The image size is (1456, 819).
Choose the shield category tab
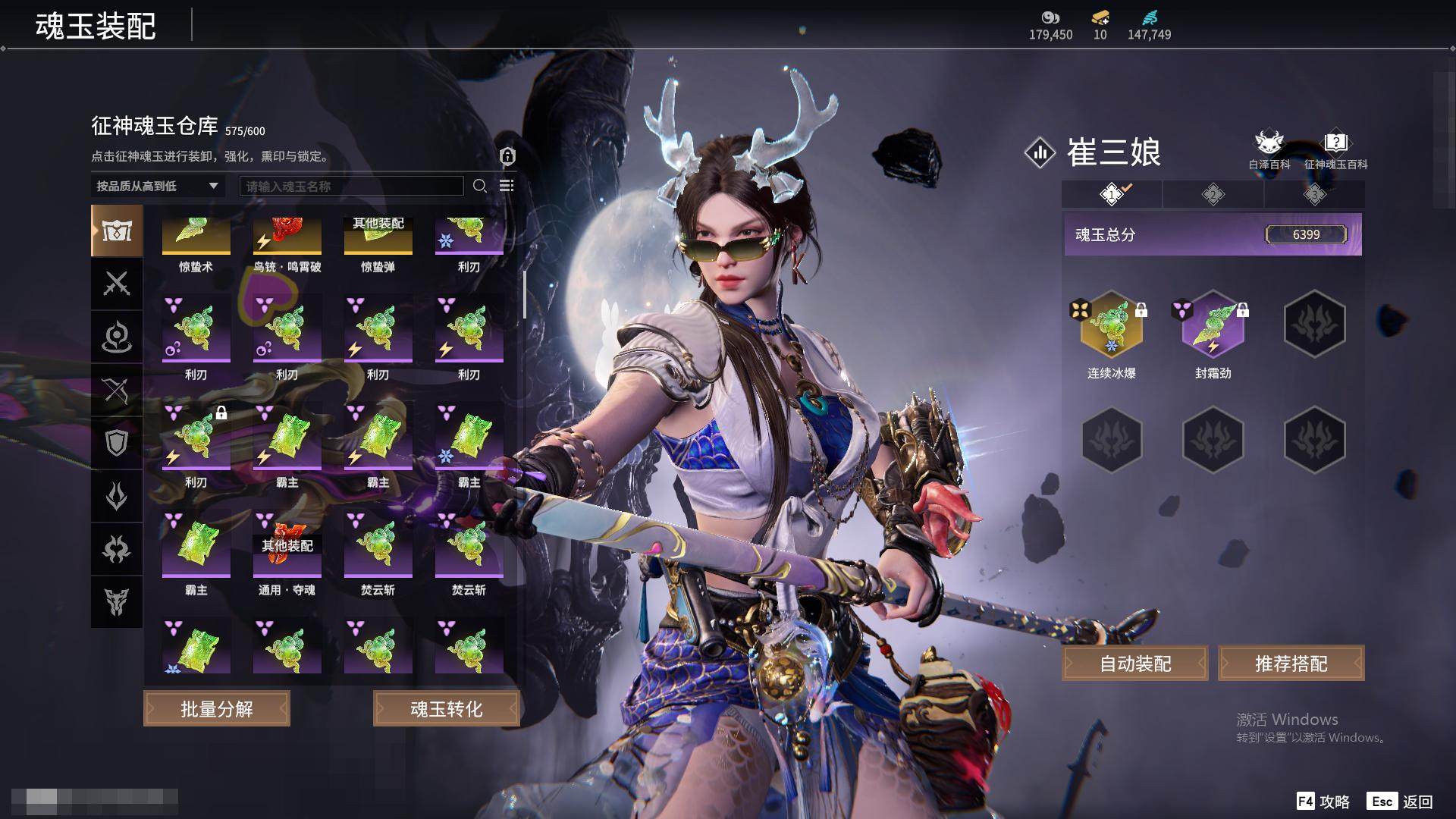point(117,443)
